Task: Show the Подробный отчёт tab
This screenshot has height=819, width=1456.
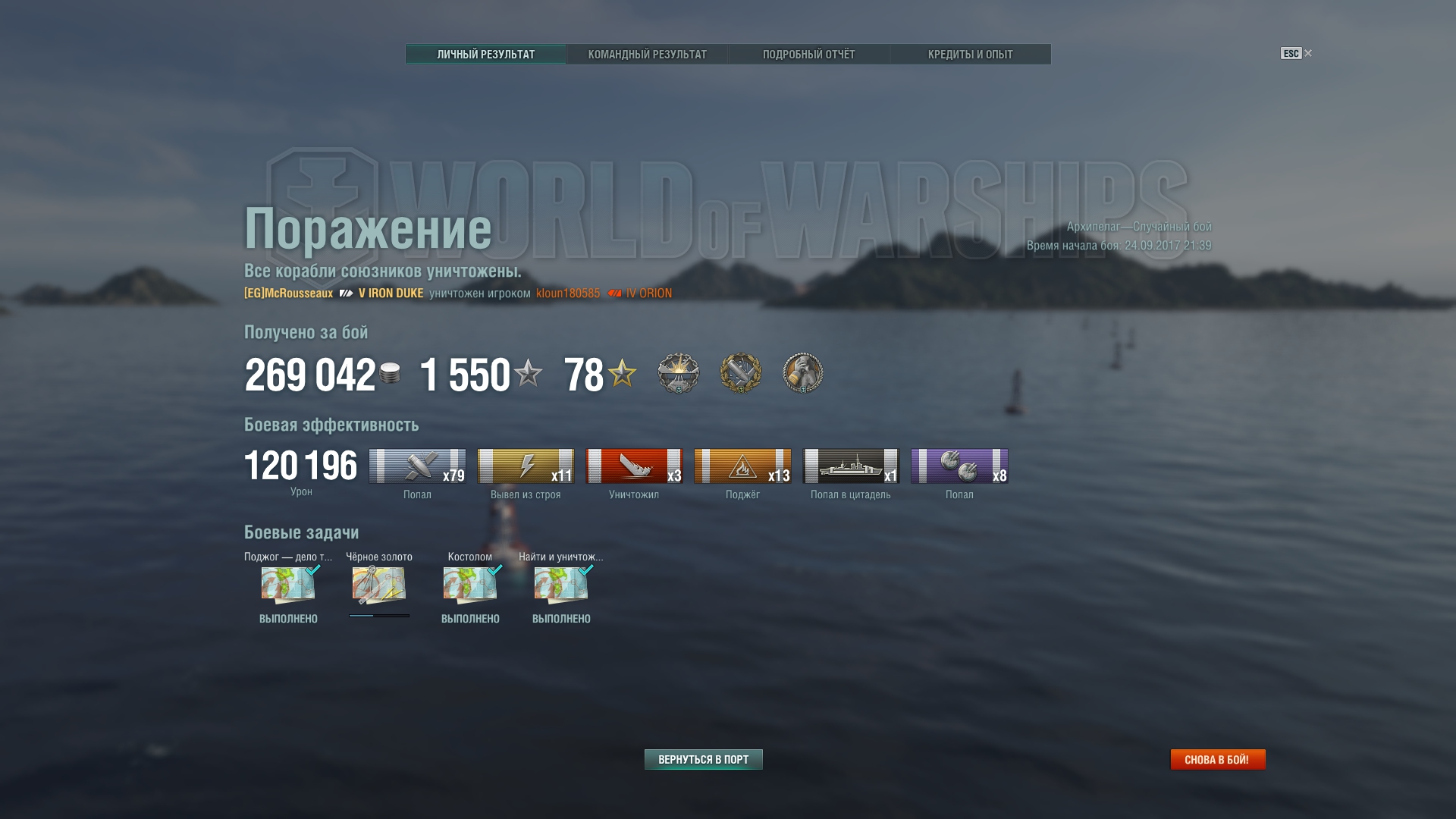Action: point(808,55)
